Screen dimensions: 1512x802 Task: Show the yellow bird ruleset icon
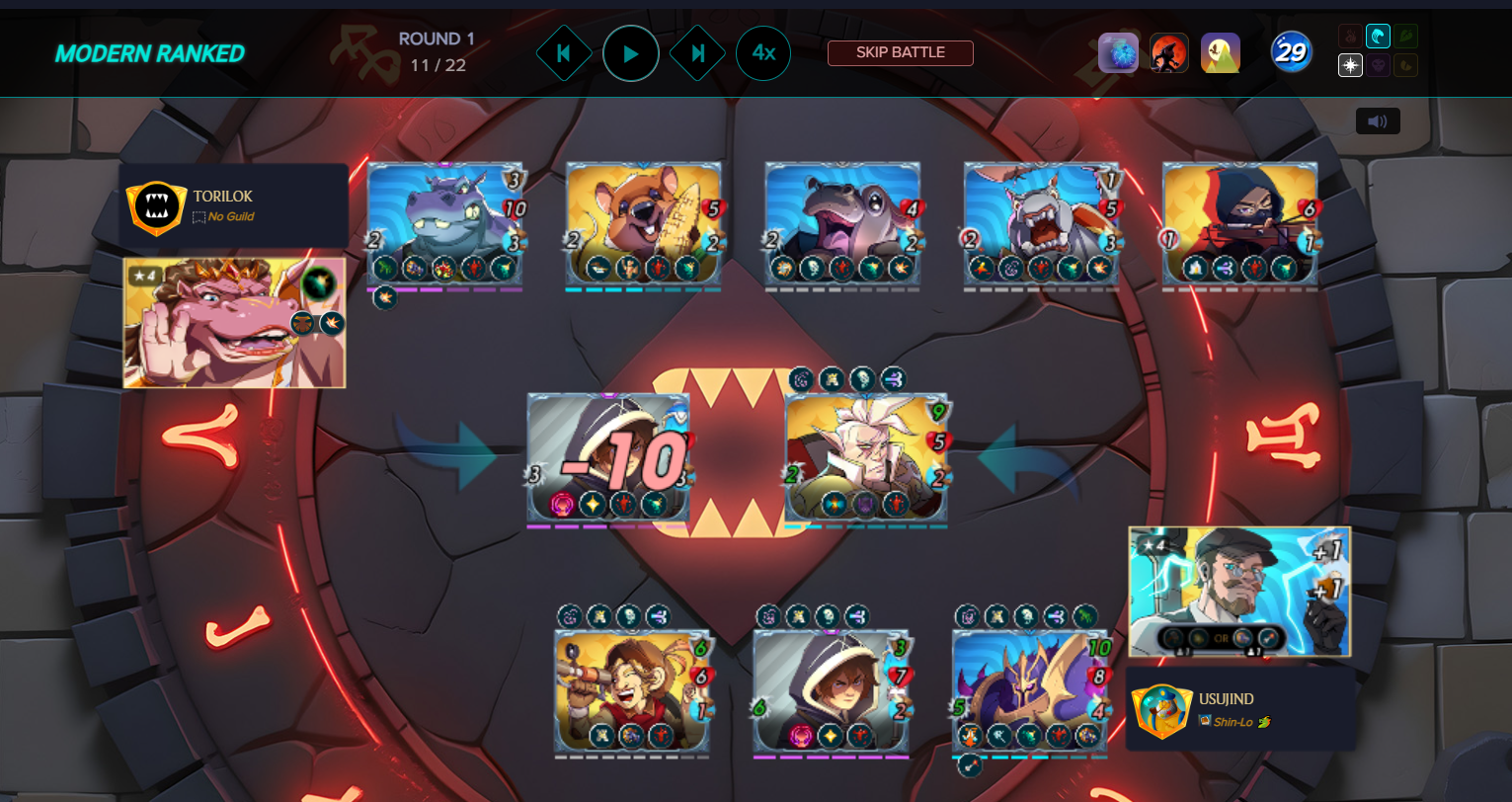[1221, 53]
